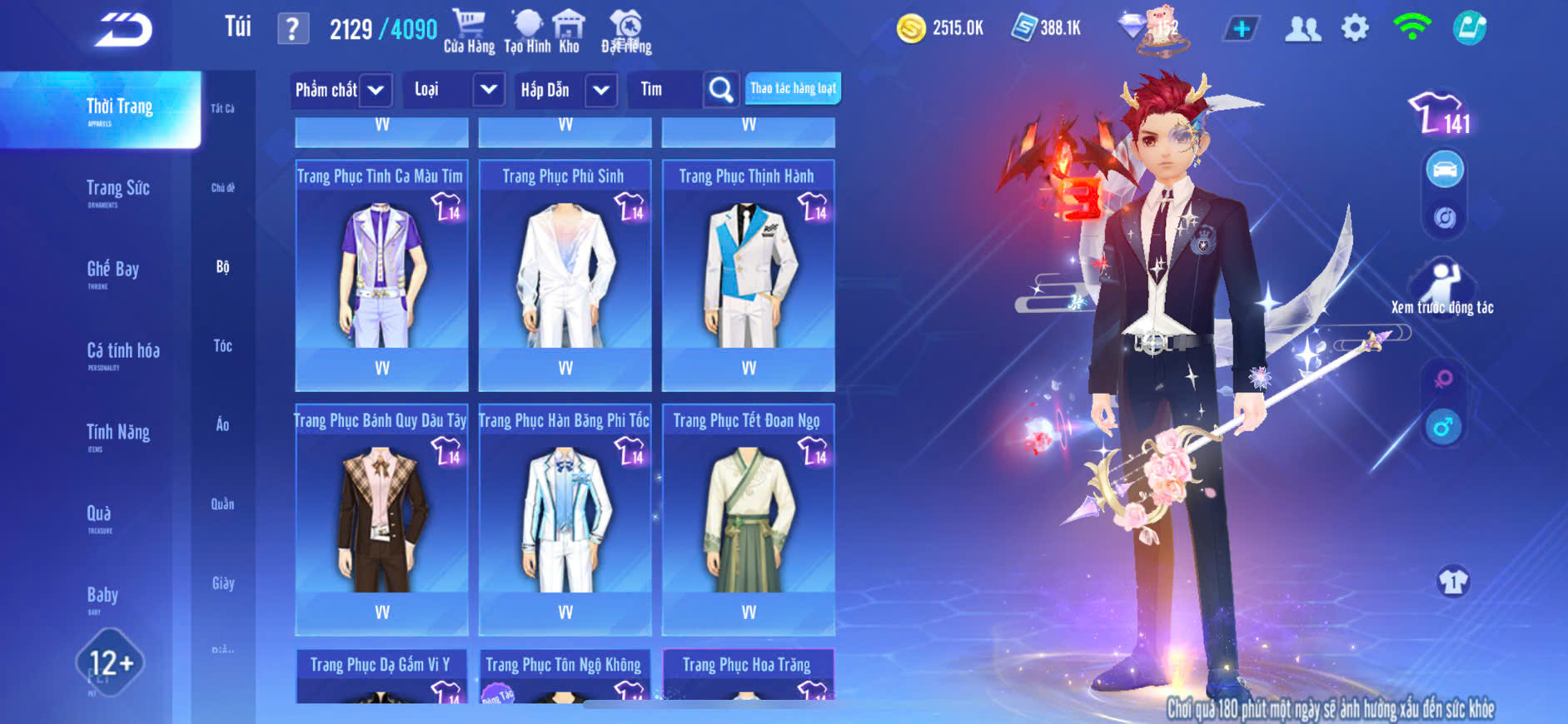Viewport: 1568px width, 724px height.
Task: Go back using the top-left arrow
Action: point(123,31)
